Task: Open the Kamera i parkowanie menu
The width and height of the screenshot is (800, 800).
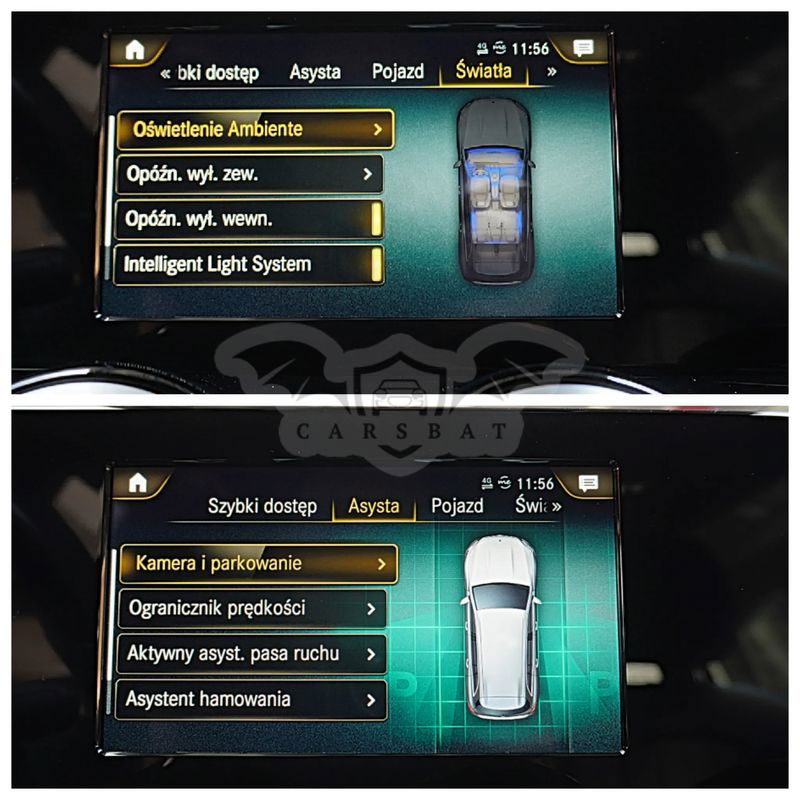Action: click(x=258, y=564)
